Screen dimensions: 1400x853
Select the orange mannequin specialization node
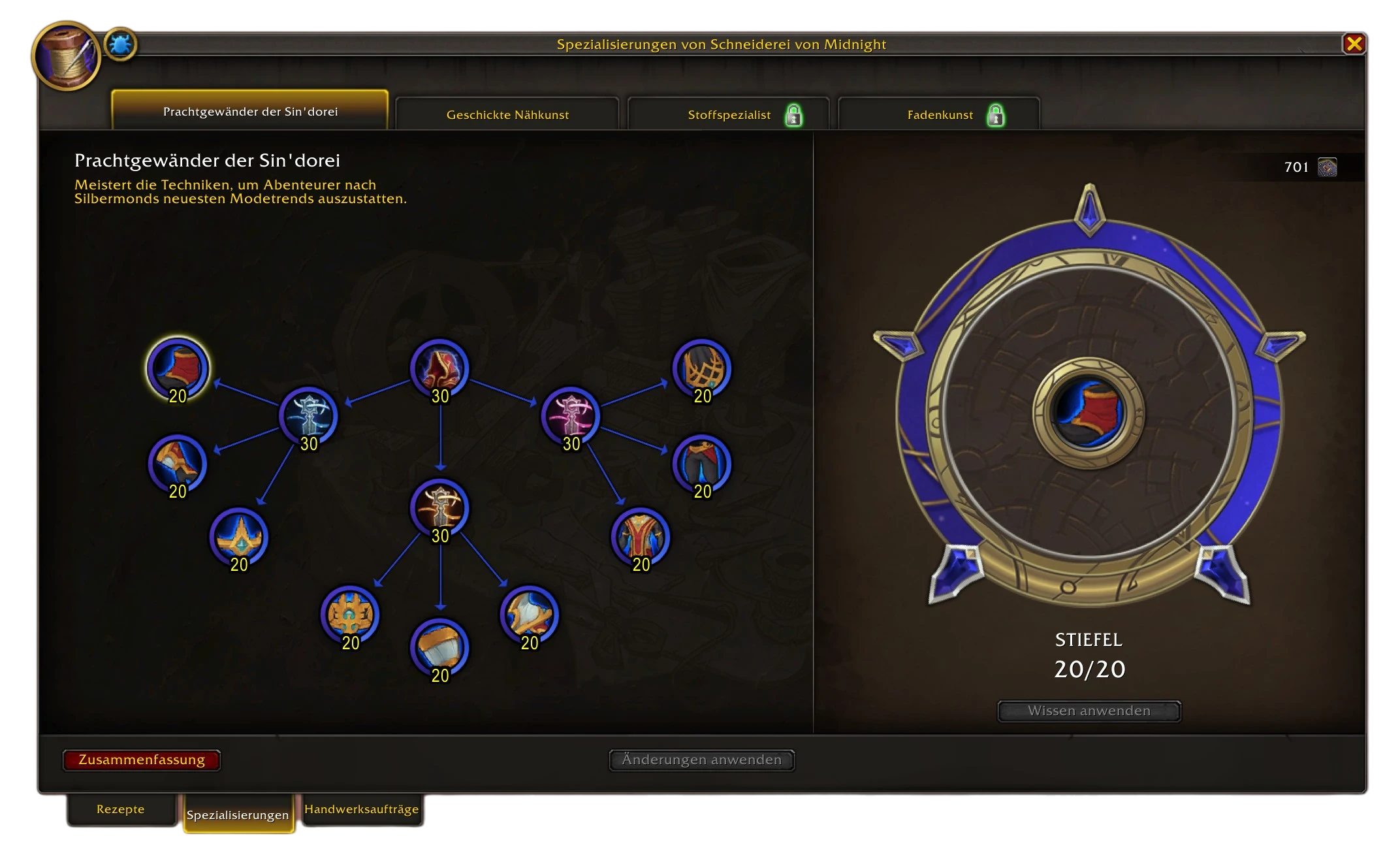tap(440, 507)
